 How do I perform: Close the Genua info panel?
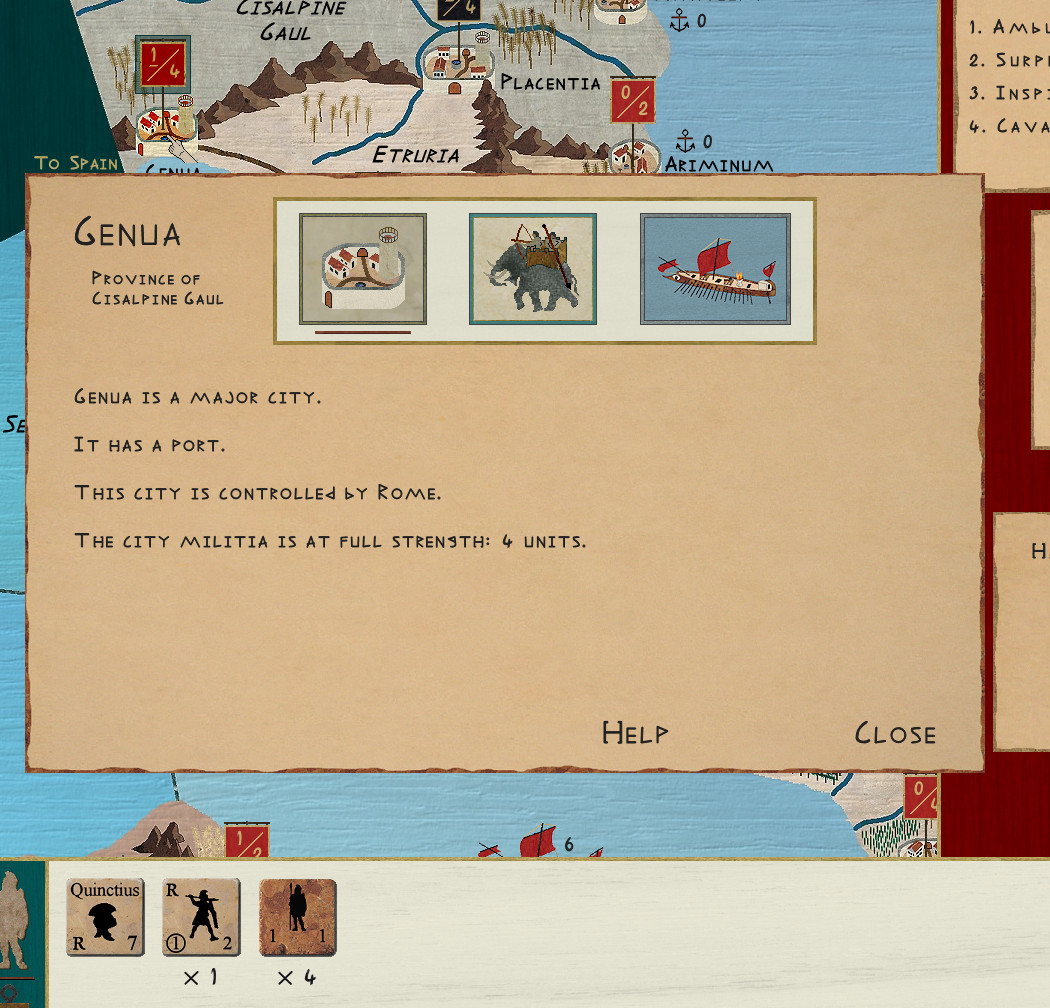point(895,734)
